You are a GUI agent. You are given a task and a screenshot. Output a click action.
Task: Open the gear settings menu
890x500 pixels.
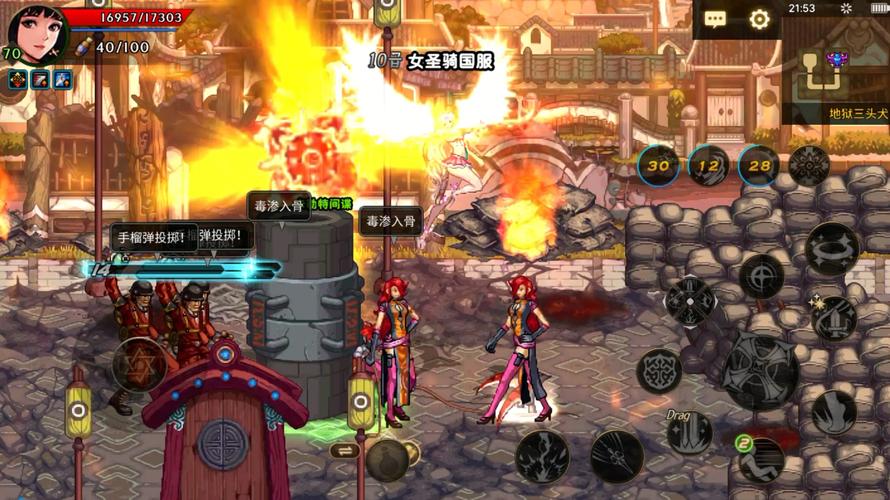pyautogui.click(x=759, y=19)
